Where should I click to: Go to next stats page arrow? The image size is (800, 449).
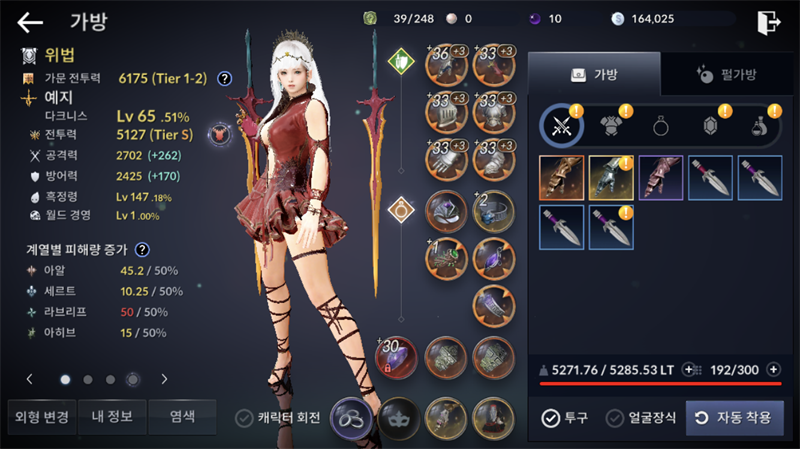coord(164,379)
